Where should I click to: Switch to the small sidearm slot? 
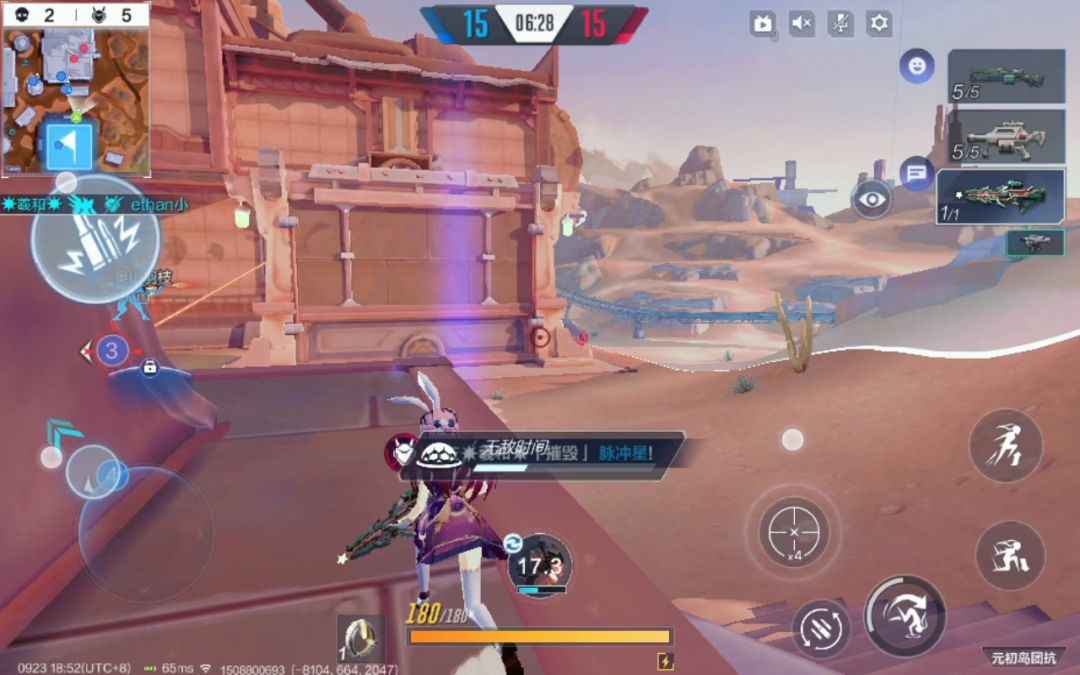(x=1035, y=243)
